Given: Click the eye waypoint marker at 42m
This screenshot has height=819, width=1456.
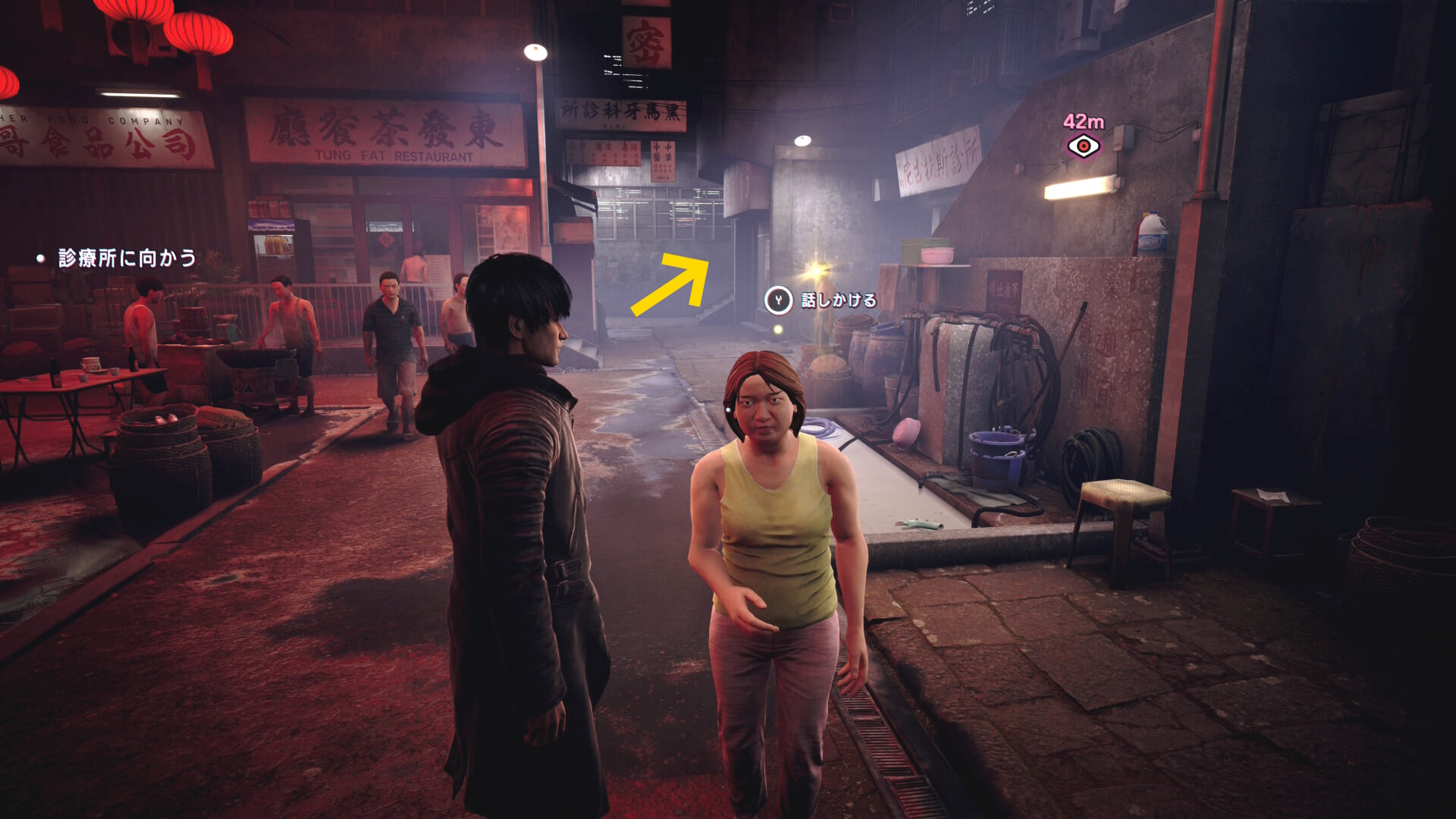Looking at the screenshot, I should point(1083,146).
